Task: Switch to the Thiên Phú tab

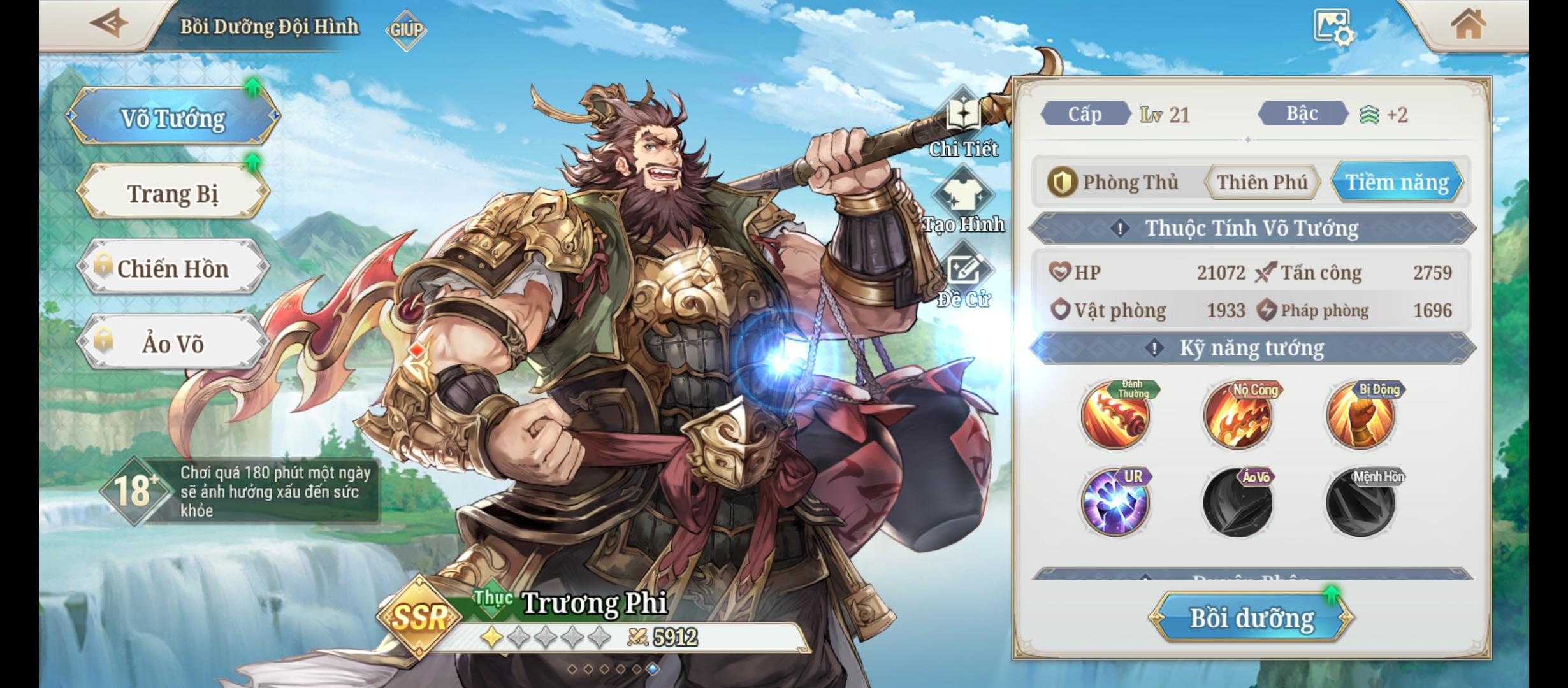Action: [x=1262, y=183]
